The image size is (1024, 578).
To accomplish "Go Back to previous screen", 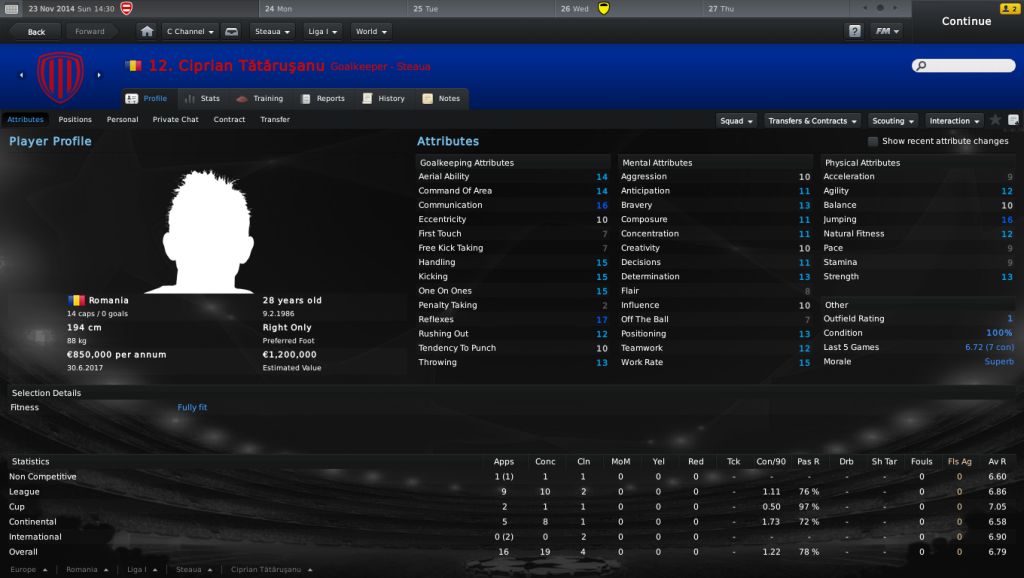I will click(36, 31).
